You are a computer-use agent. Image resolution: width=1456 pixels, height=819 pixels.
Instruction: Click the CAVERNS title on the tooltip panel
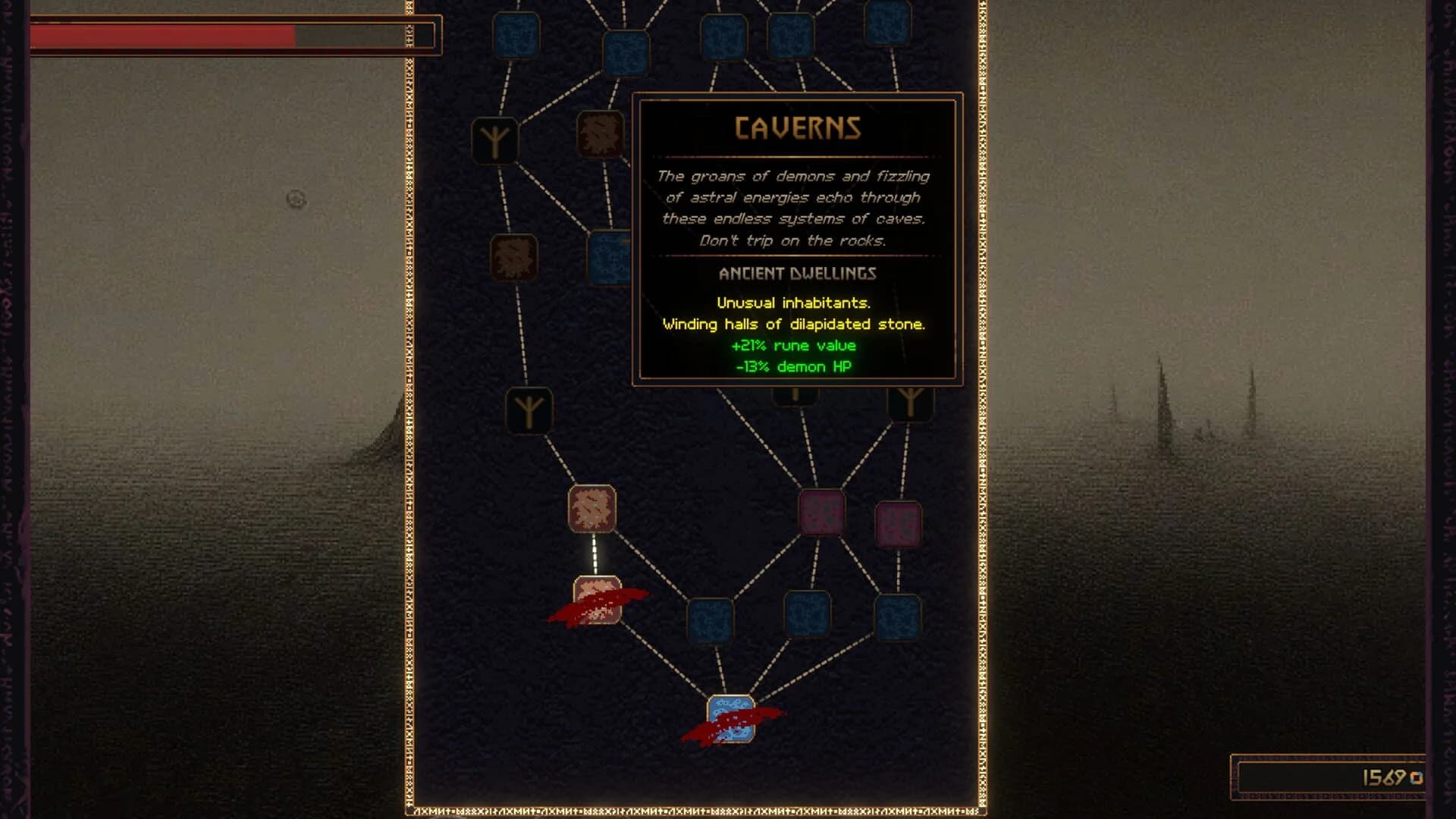tap(796, 127)
